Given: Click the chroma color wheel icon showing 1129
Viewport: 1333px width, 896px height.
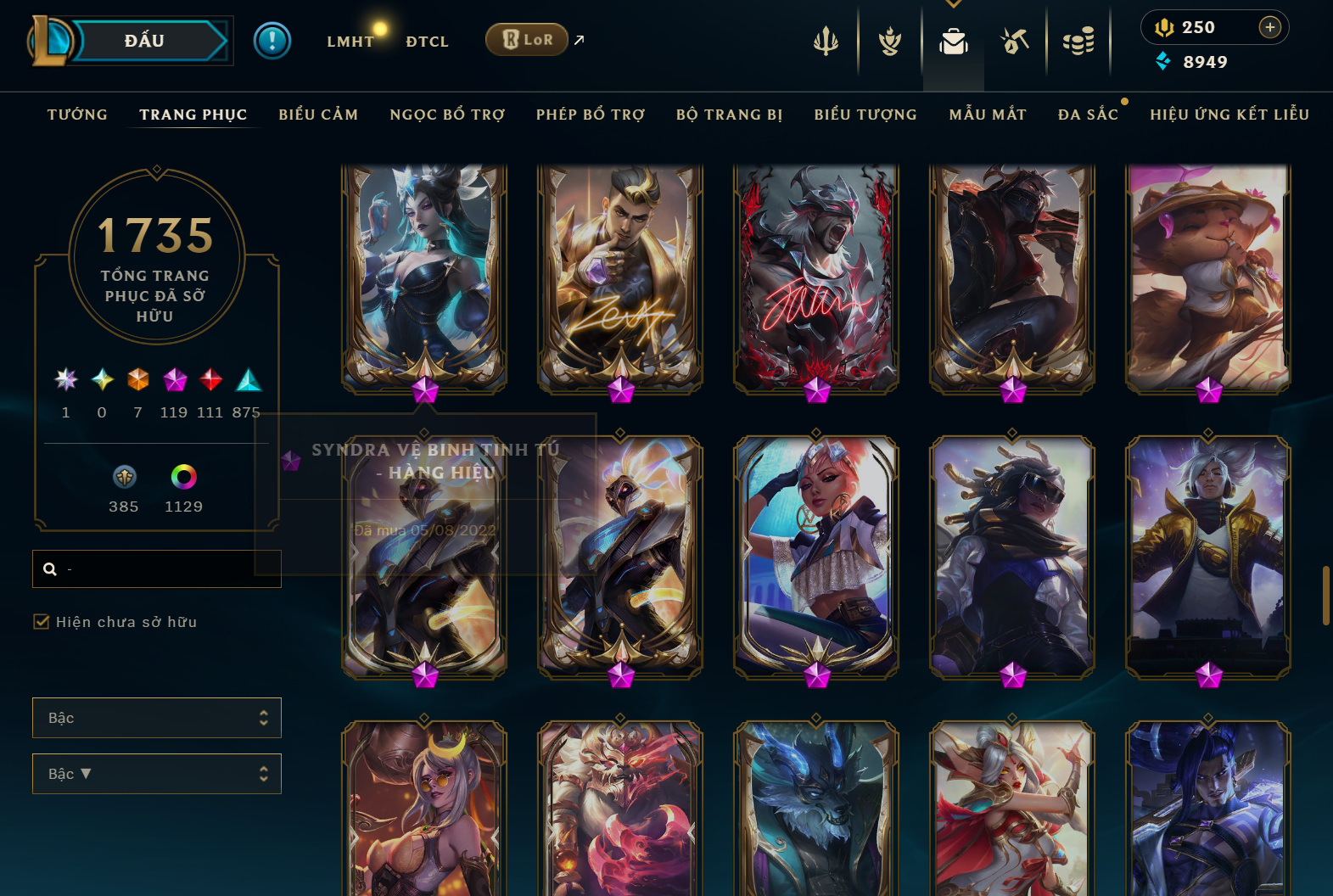Looking at the screenshot, I should tap(183, 478).
